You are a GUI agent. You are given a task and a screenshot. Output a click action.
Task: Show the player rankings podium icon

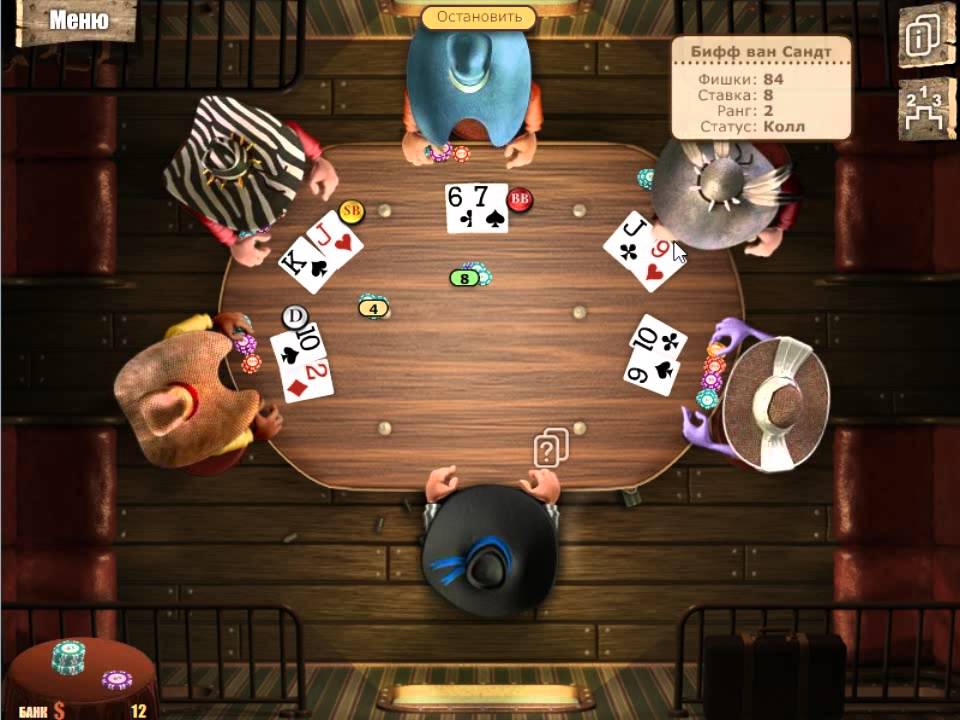[x=925, y=106]
